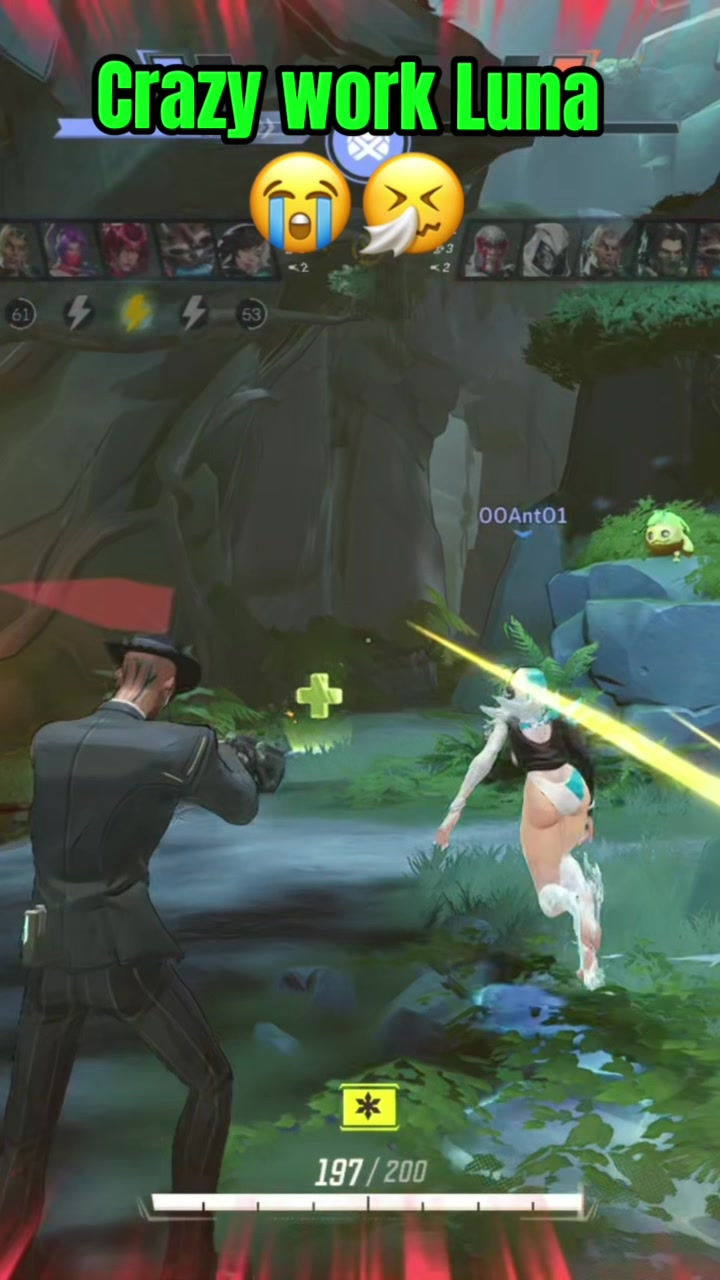This screenshot has height=1280, width=720.
Task: Click the white-hooded Moon Knight portrait
Action: click(548, 249)
